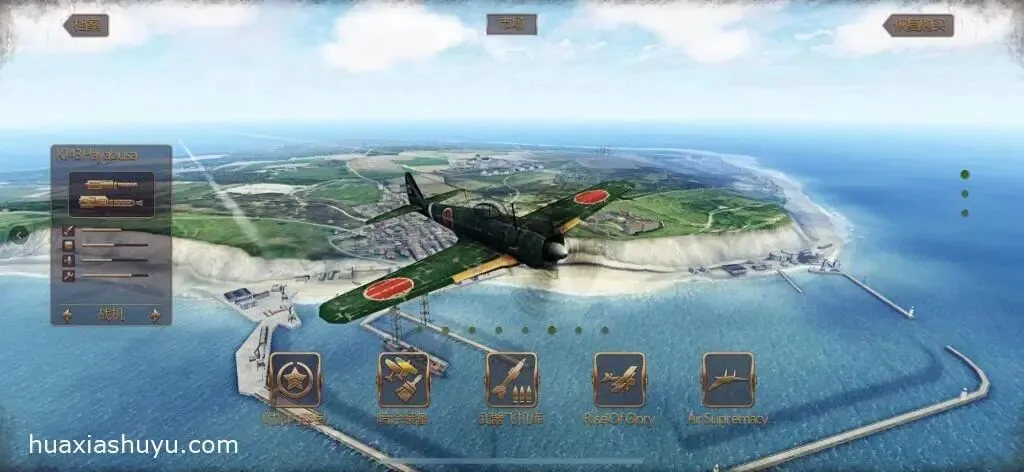Tap the restore purchases button at top right

click(918, 25)
